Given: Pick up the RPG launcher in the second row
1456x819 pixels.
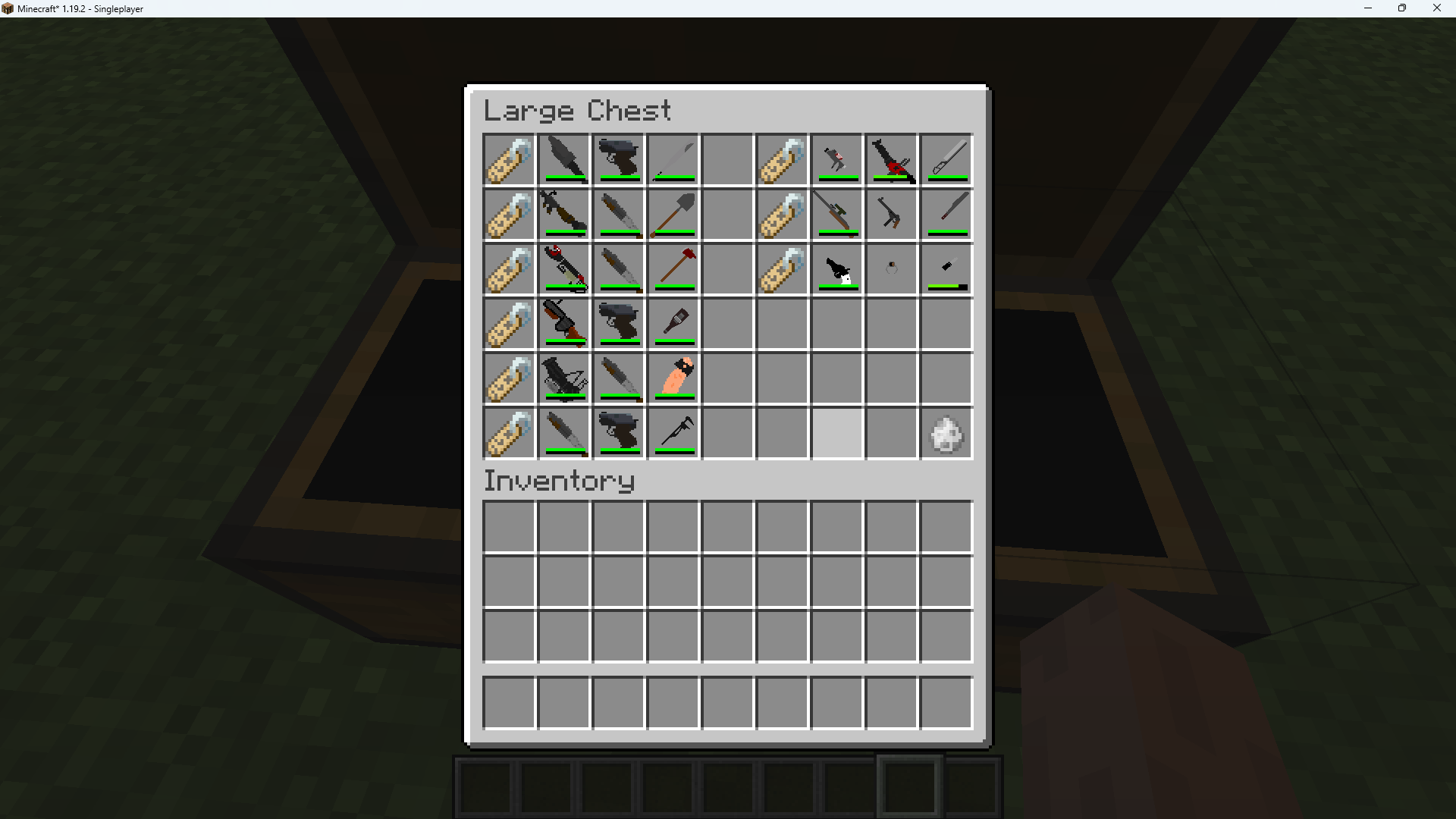Looking at the screenshot, I should (x=563, y=215).
